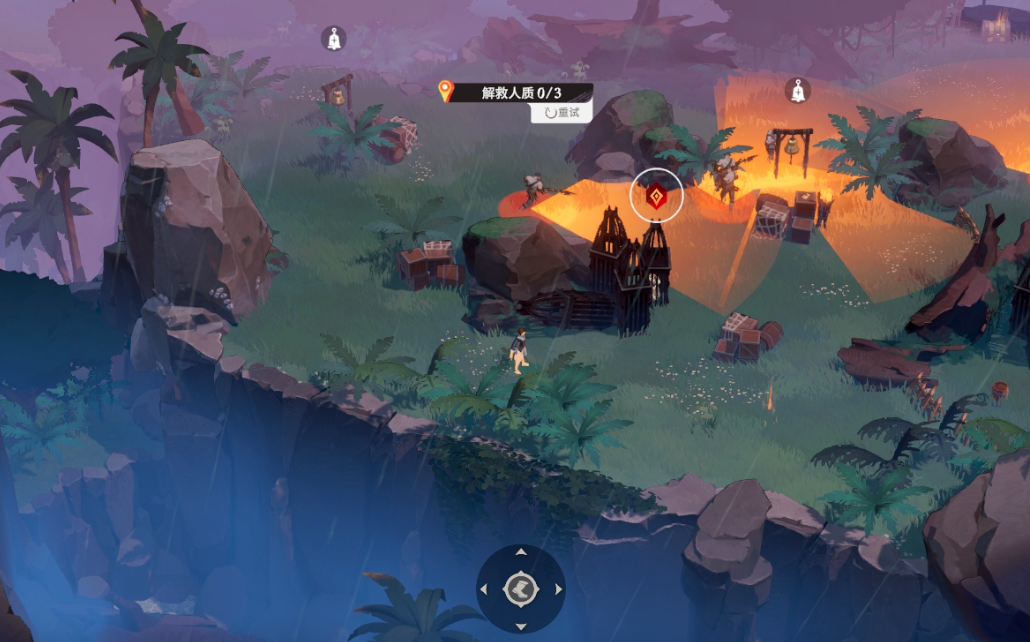
Task: Click the 重试 retry button
Action: 562,113
